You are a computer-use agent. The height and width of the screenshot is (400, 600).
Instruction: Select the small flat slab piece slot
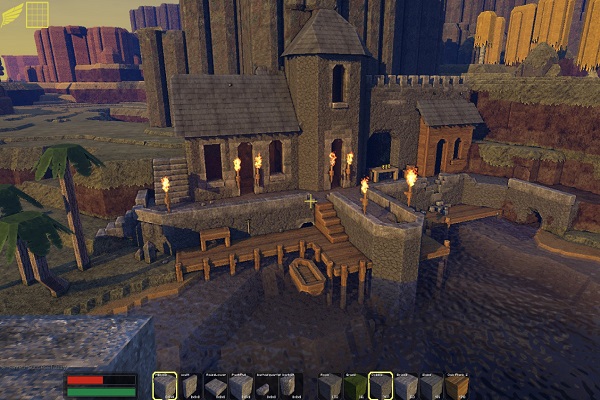coord(262,386)
